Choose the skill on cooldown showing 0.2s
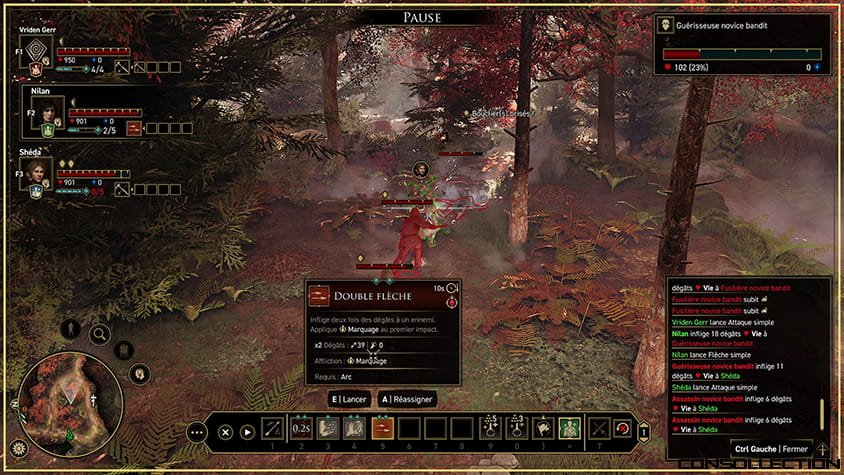 pyautogui.click(x=301, y=430)
